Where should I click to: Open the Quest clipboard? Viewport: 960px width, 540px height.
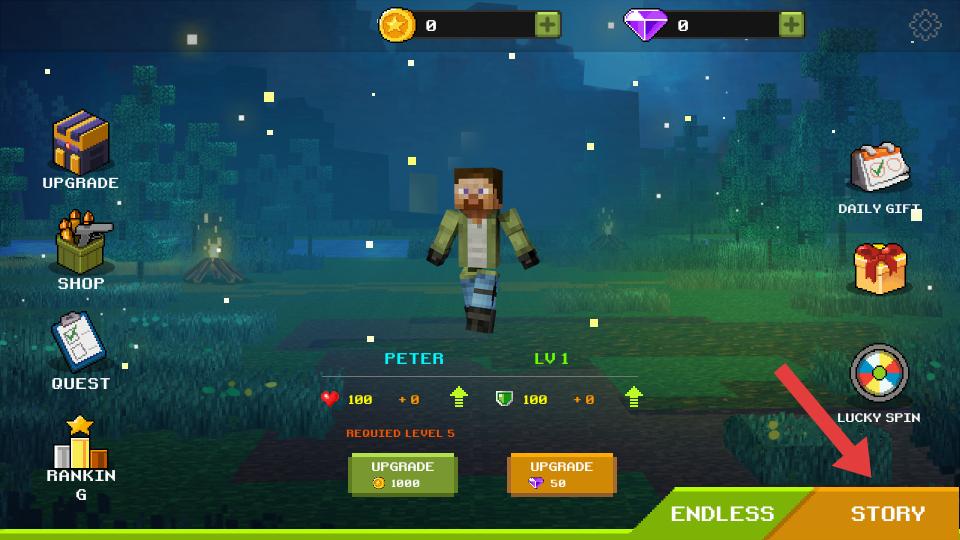click(x=80, y=343)
